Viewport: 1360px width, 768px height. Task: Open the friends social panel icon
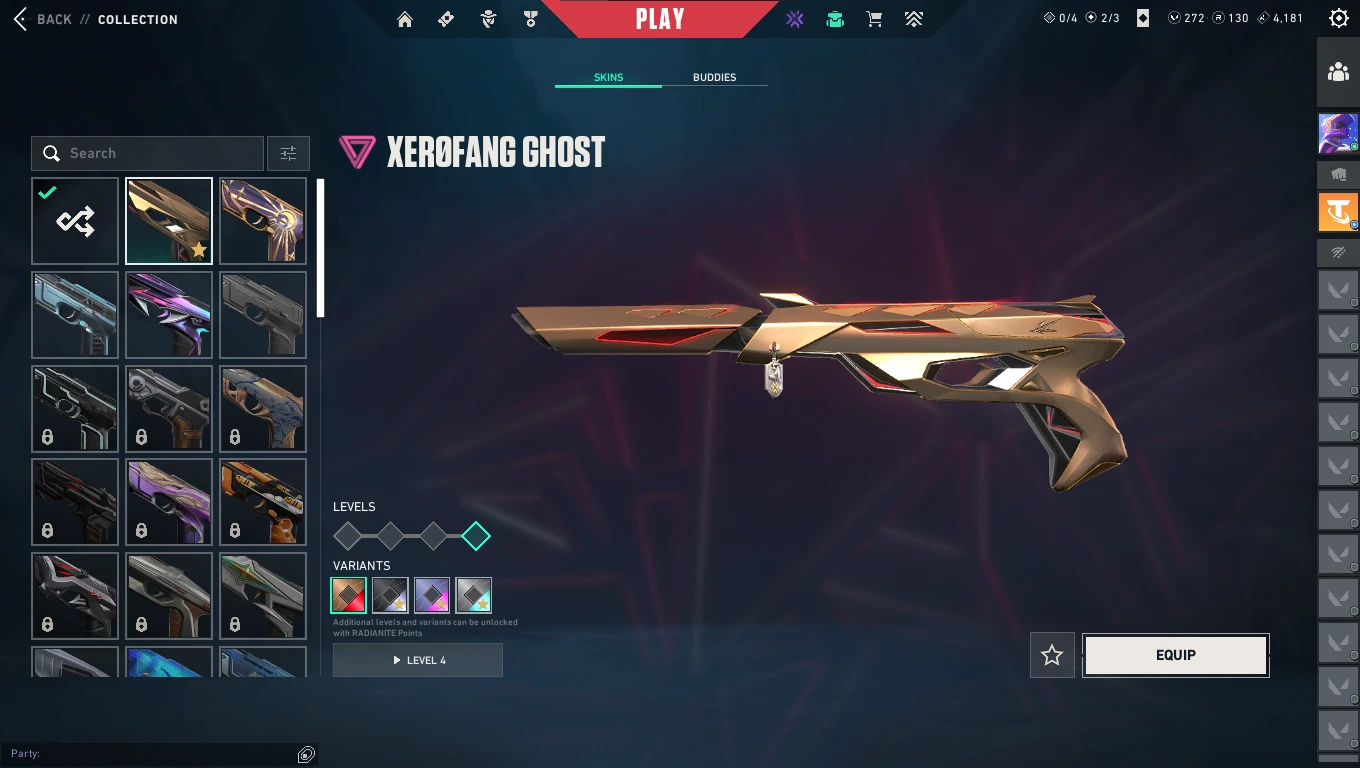click(1338, 72)
